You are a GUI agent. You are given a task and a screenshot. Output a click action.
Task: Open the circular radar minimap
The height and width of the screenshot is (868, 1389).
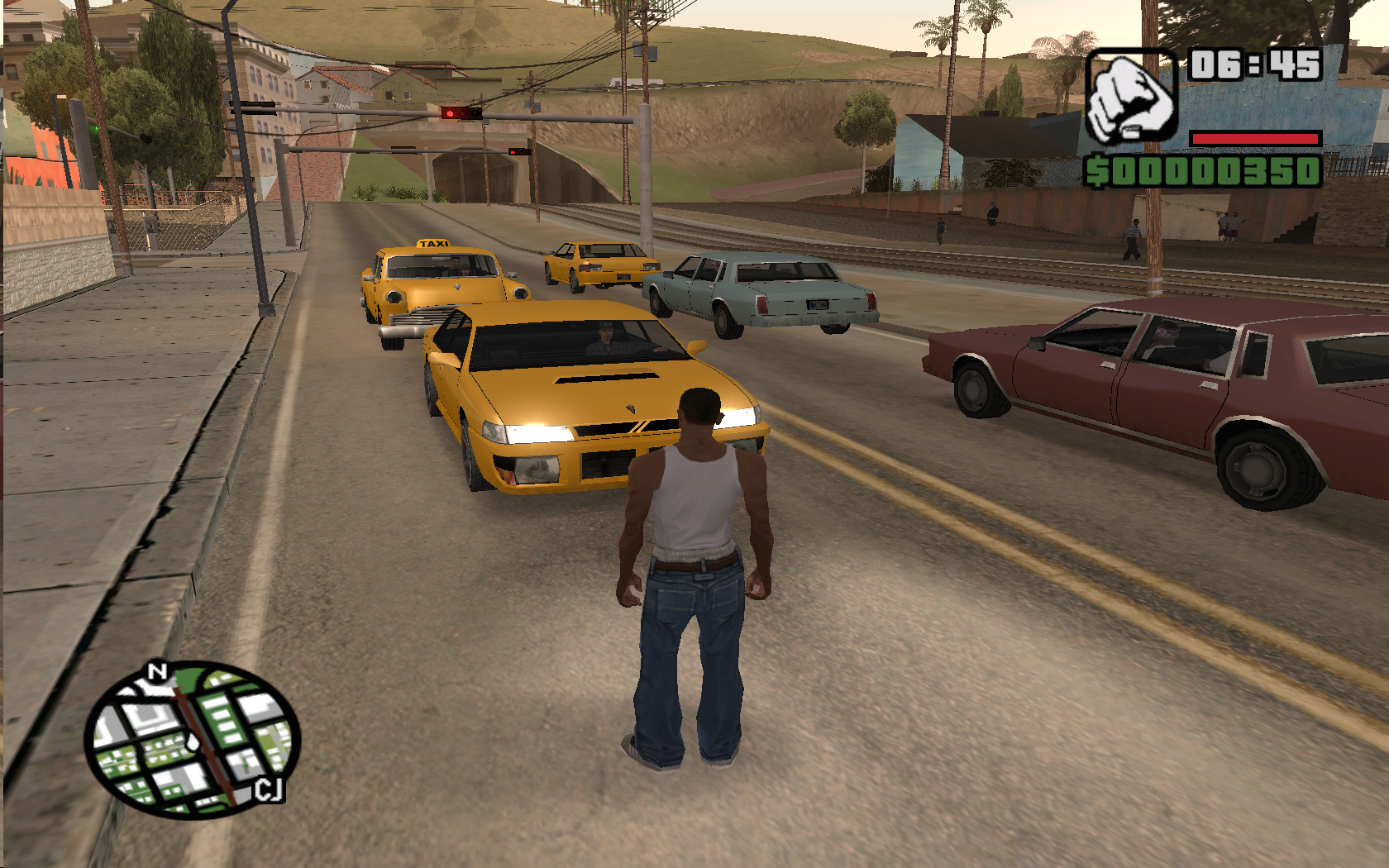tap(192, 739)
